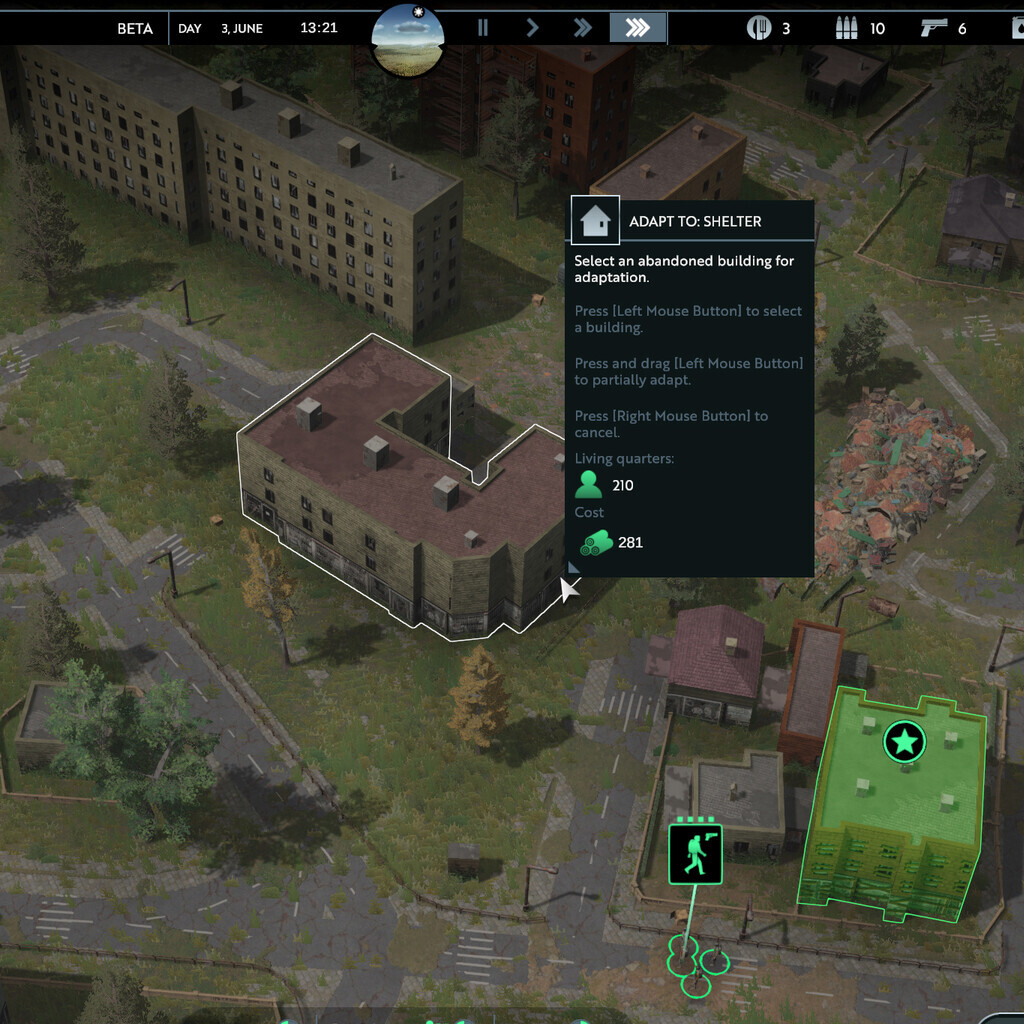Set game speed to normal single arrow
The width and height of the screenshot is (1024, 1024).
(532, 28)
